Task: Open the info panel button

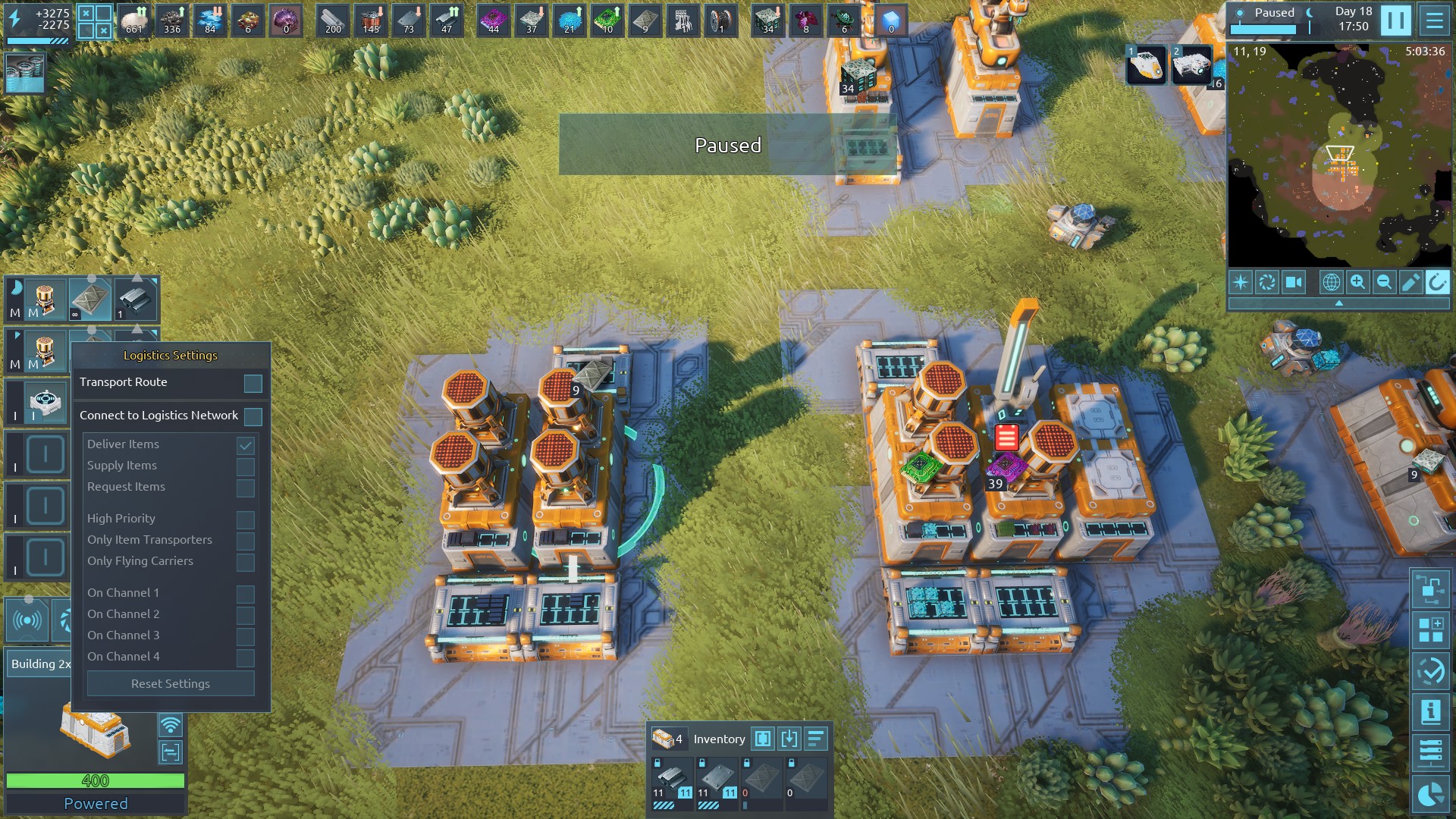Action: 1430,712
